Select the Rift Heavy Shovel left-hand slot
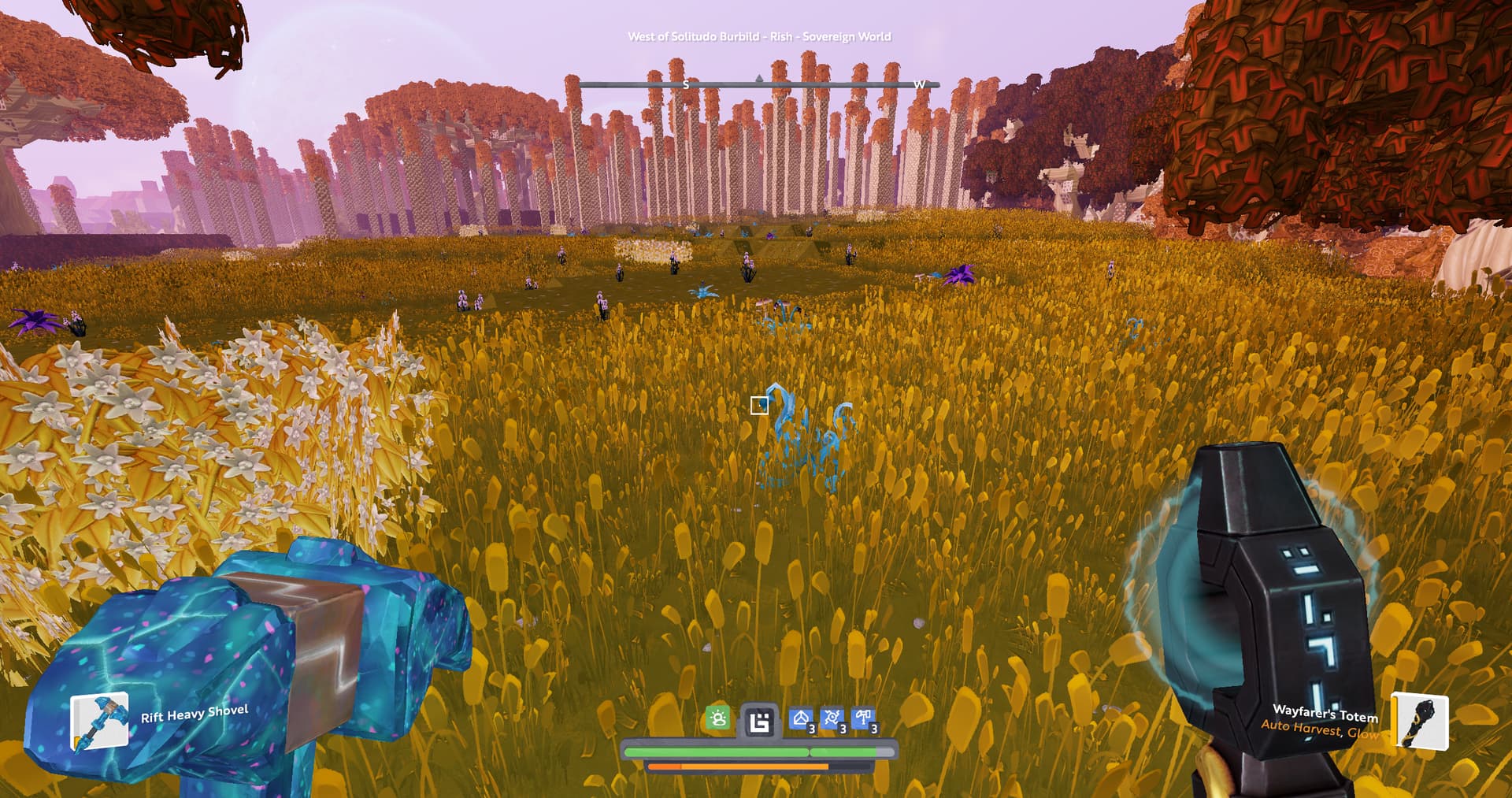Image resolution: width=1512 pixels, height=798 pixels. pyautogui.click(x=100, y=721)
